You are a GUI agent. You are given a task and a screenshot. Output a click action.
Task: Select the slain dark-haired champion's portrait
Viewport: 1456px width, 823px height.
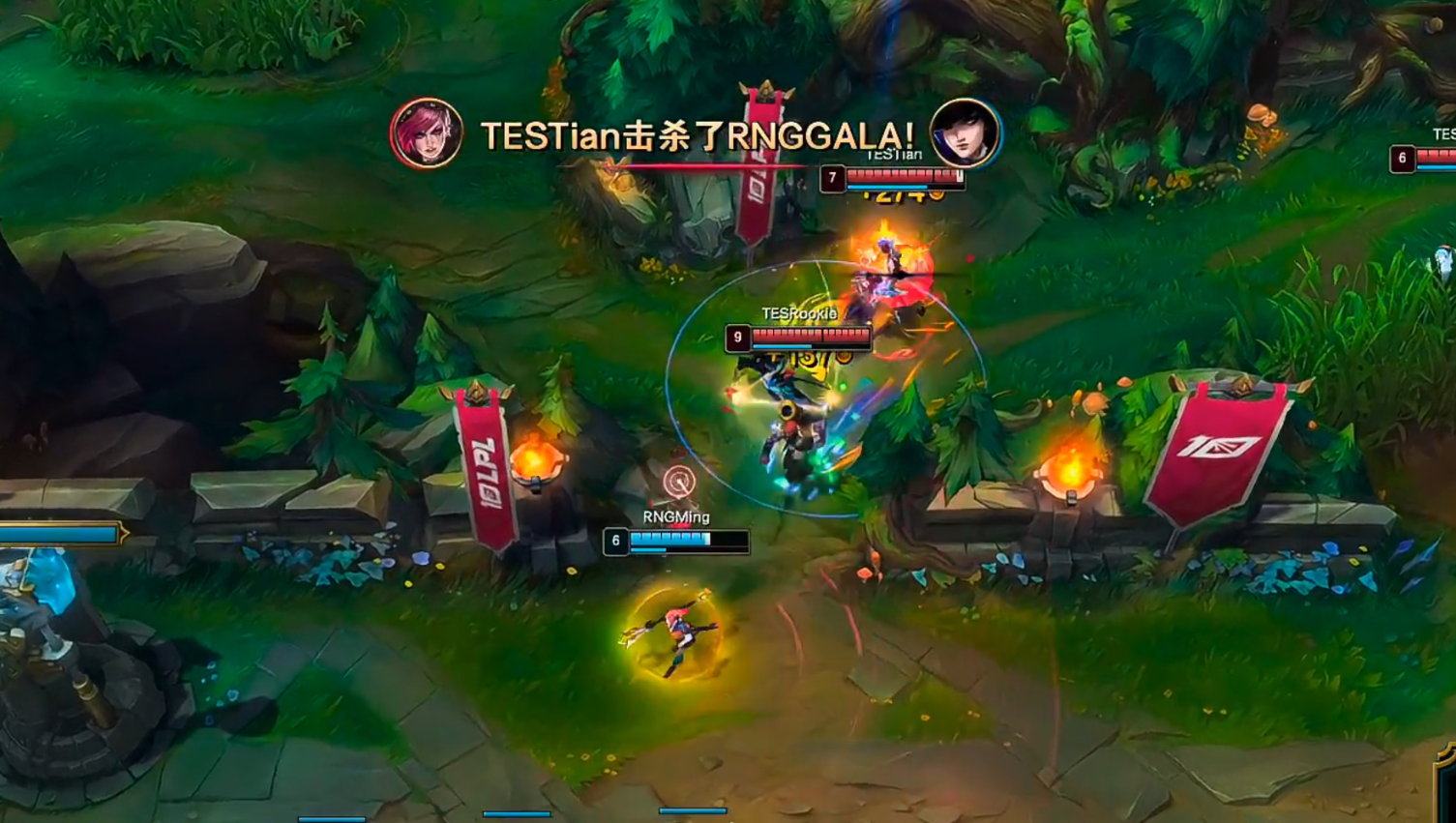tap(965, 132)
